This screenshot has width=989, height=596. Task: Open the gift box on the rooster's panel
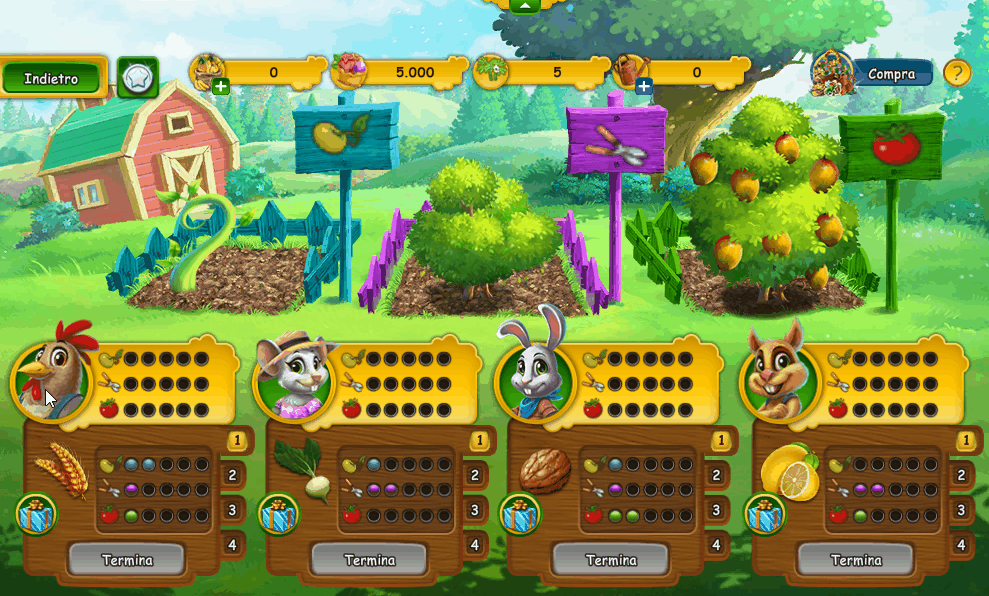(x=36, y=516)
